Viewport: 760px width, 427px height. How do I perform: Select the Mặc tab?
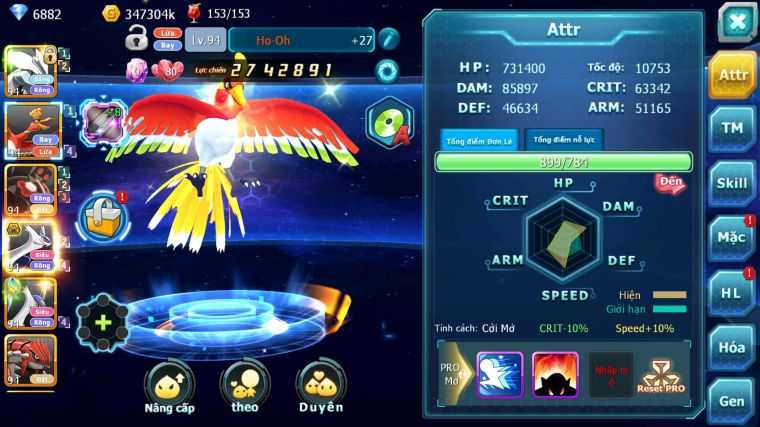pos(731,238)
